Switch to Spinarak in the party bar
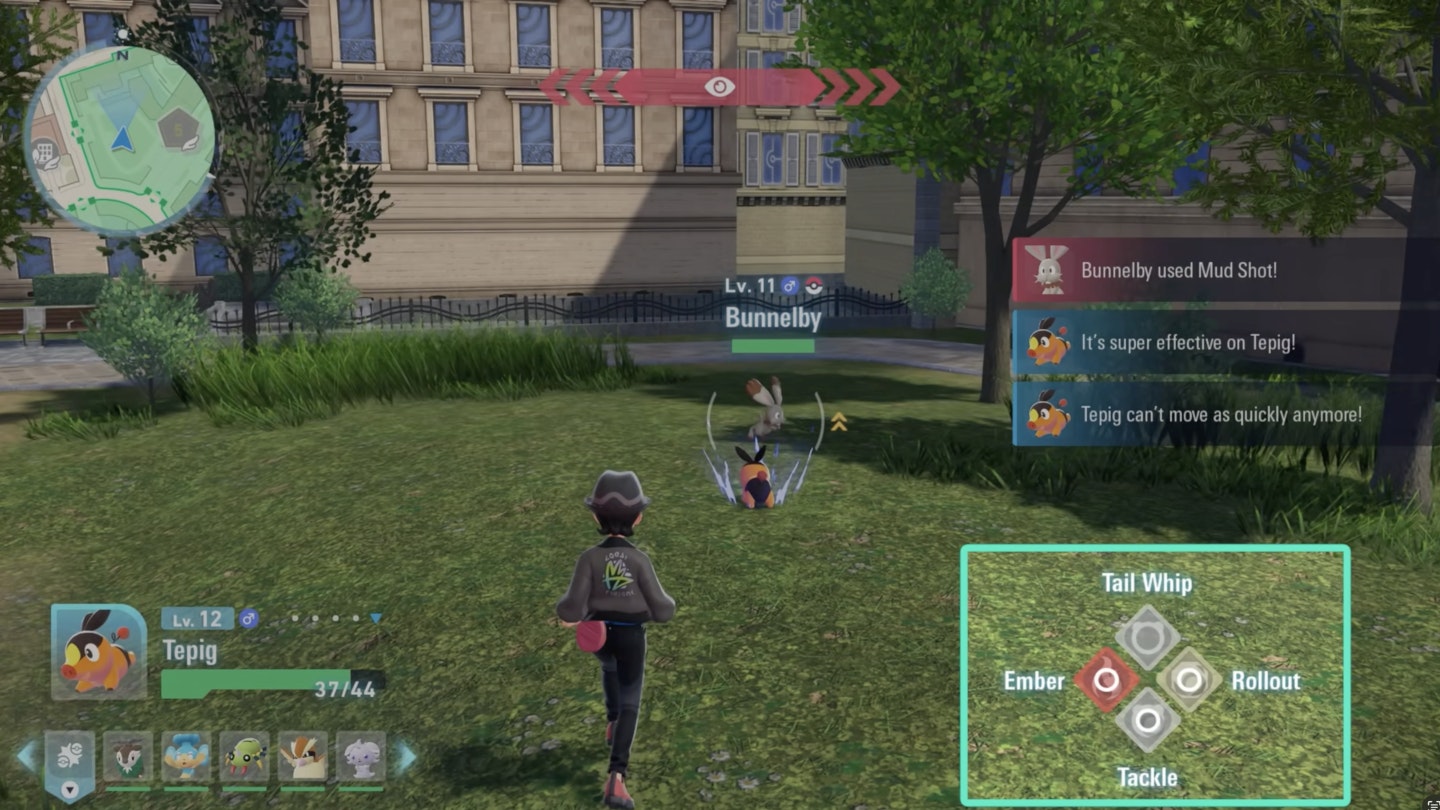Image resolution: width=1440 pixels, height=810 pixels. click(244, 757)
